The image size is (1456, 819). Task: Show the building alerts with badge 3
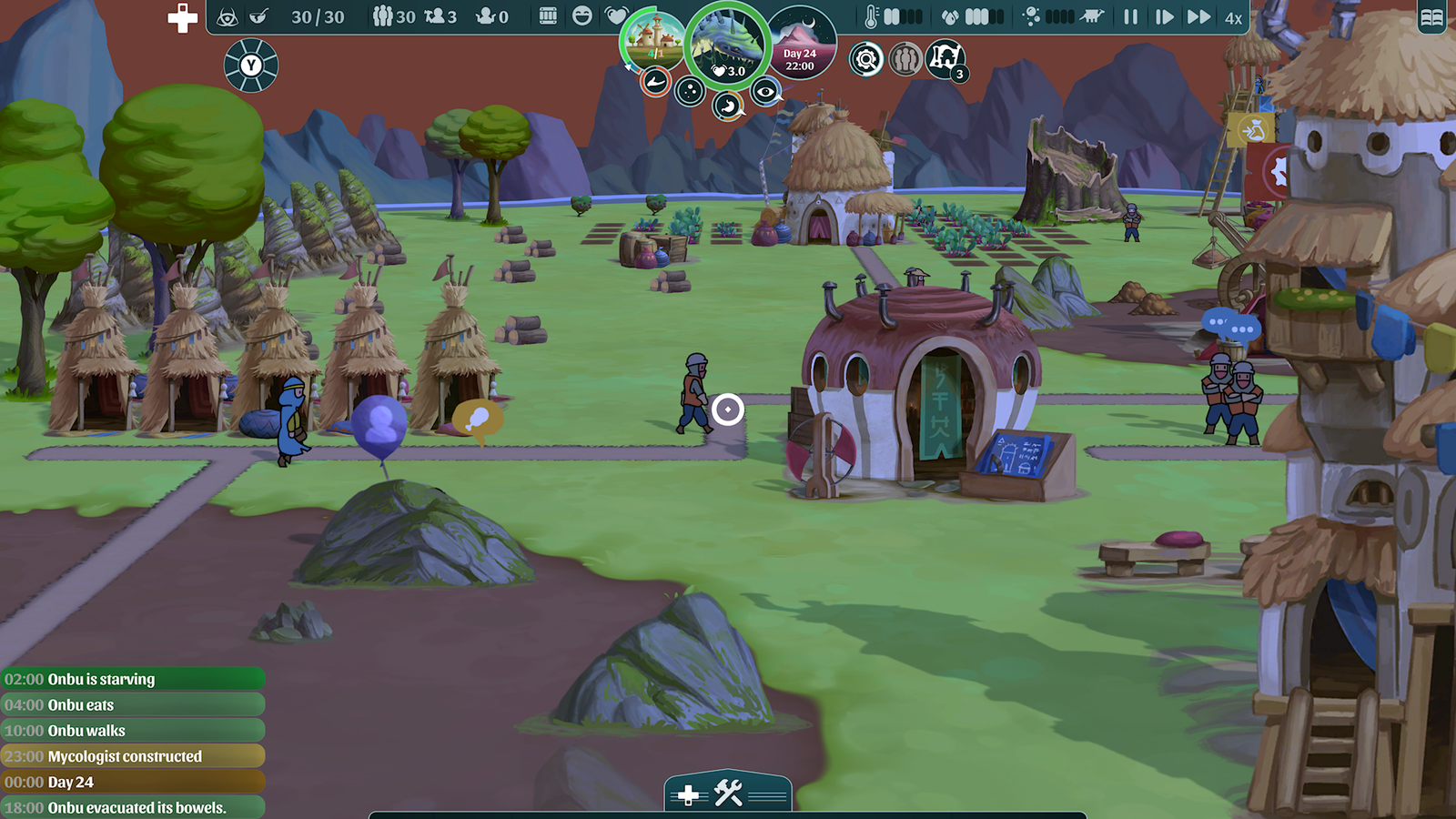click(945, 59)
